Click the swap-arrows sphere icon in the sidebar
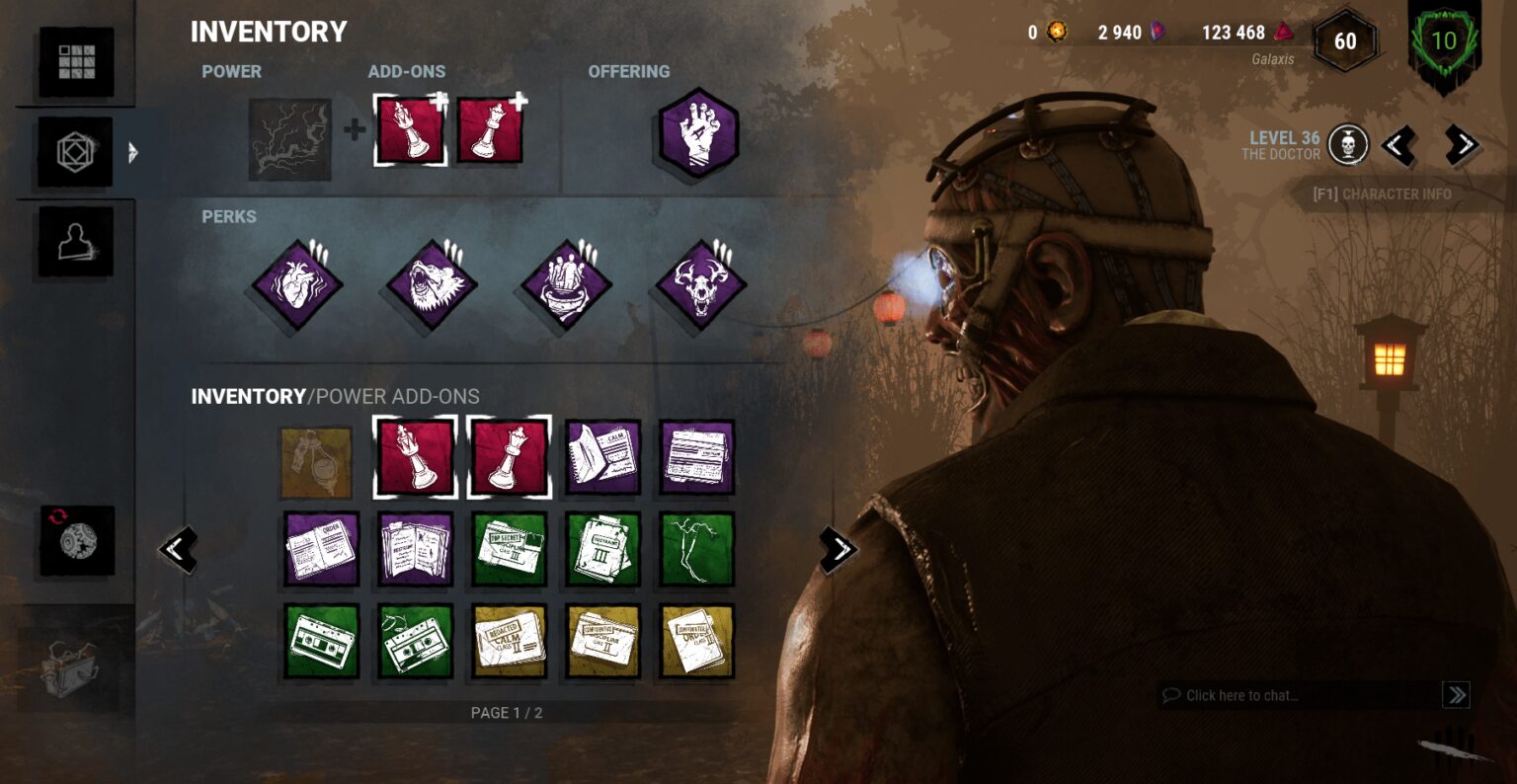 77,540
